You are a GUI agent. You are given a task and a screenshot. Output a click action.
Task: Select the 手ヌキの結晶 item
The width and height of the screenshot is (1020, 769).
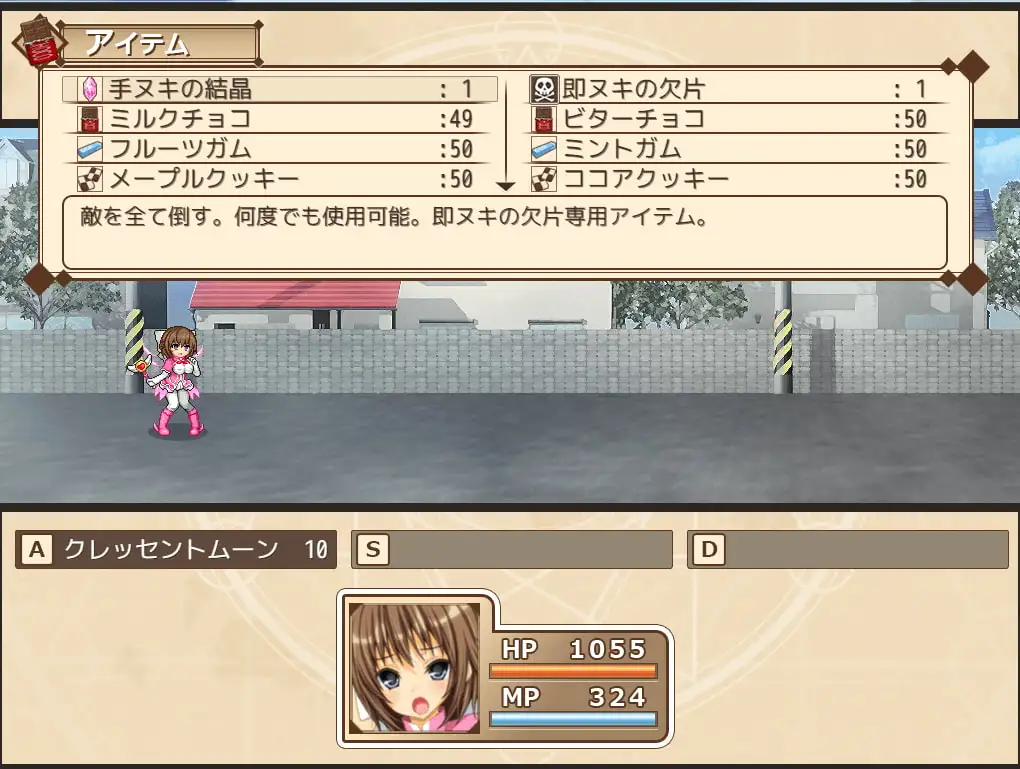pos(280,89)
